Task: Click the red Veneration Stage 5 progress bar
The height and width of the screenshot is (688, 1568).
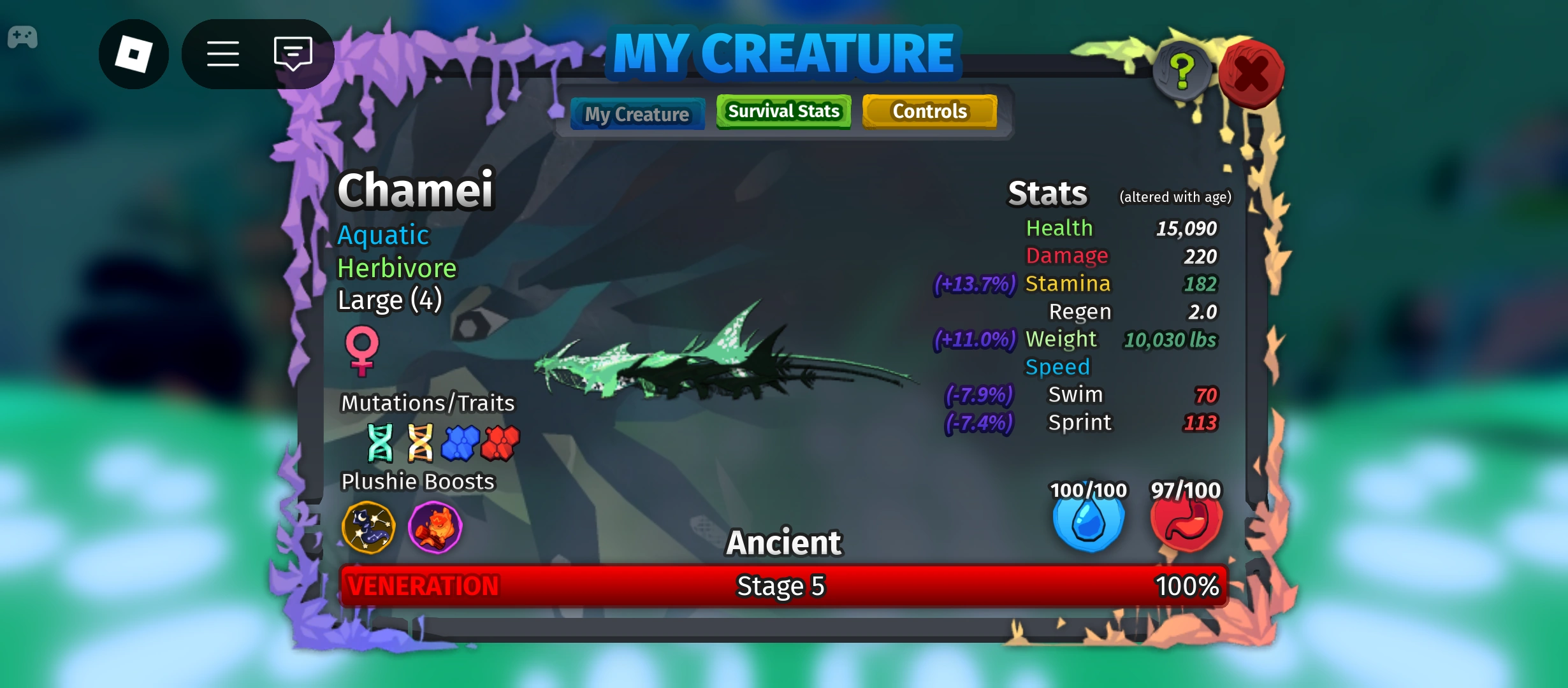Action: [783, 586]
